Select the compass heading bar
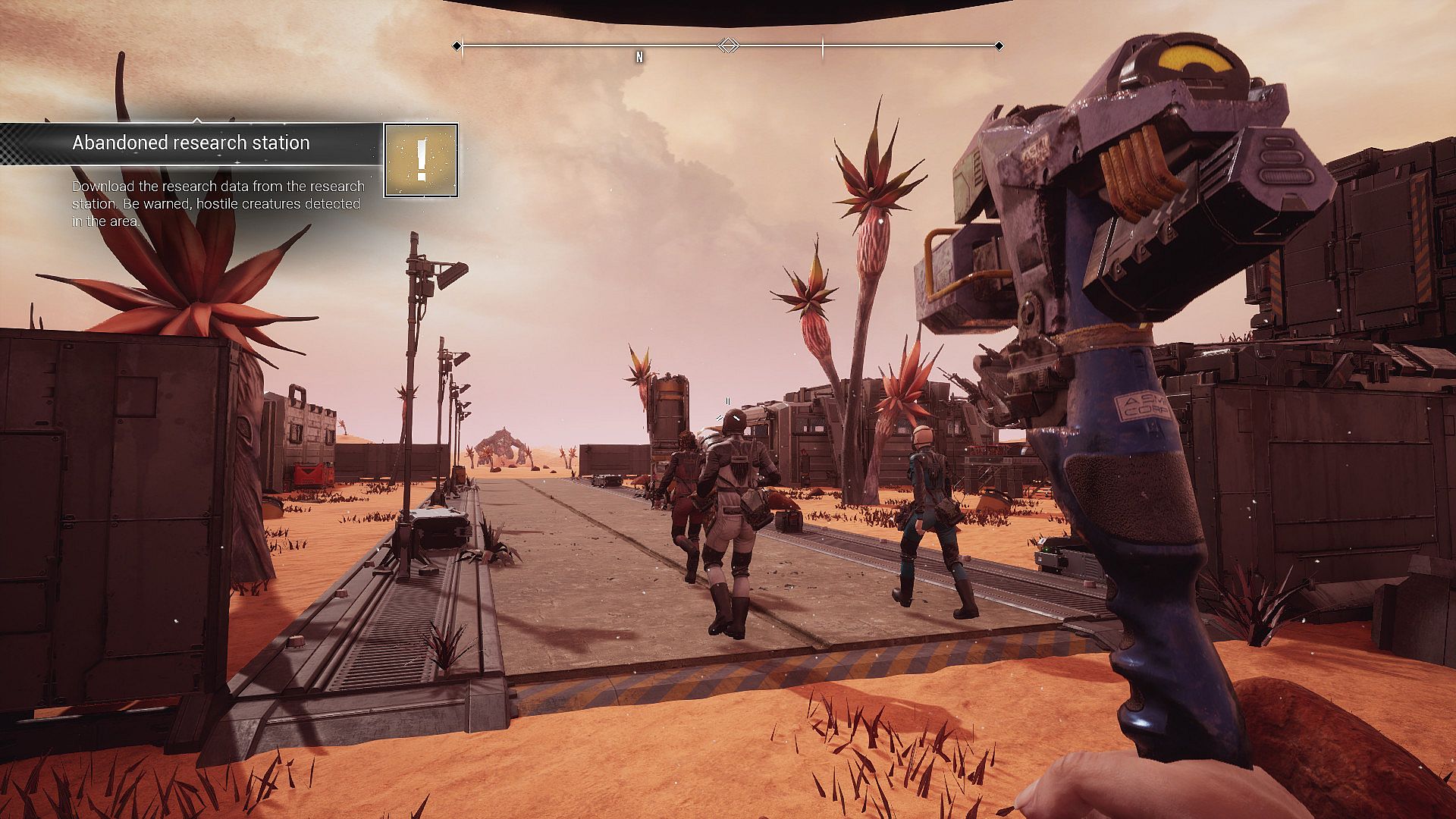The width and height of the screenshot is (1456, 819). 728,46
